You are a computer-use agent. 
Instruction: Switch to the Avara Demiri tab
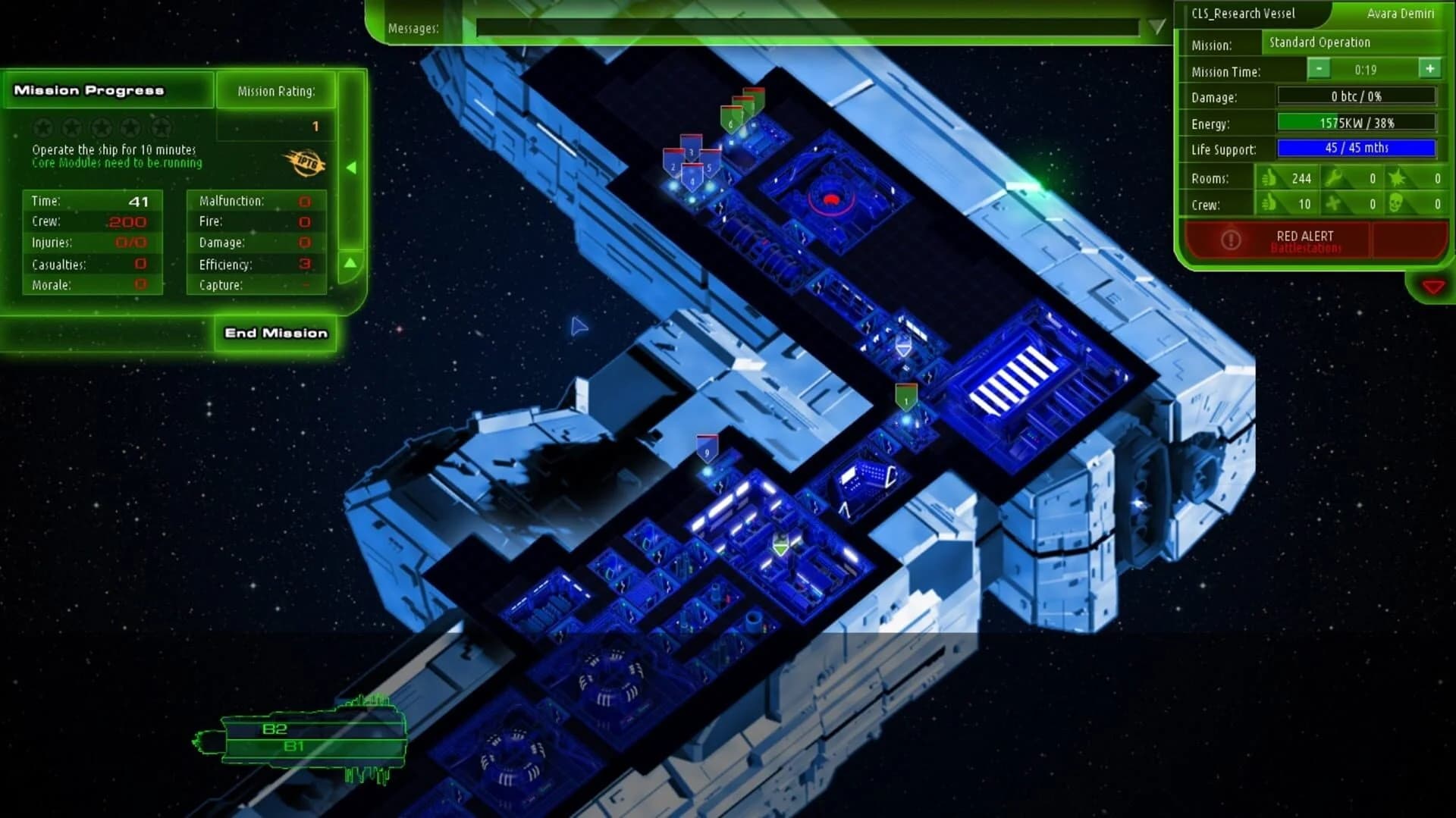pos(1399,13)
